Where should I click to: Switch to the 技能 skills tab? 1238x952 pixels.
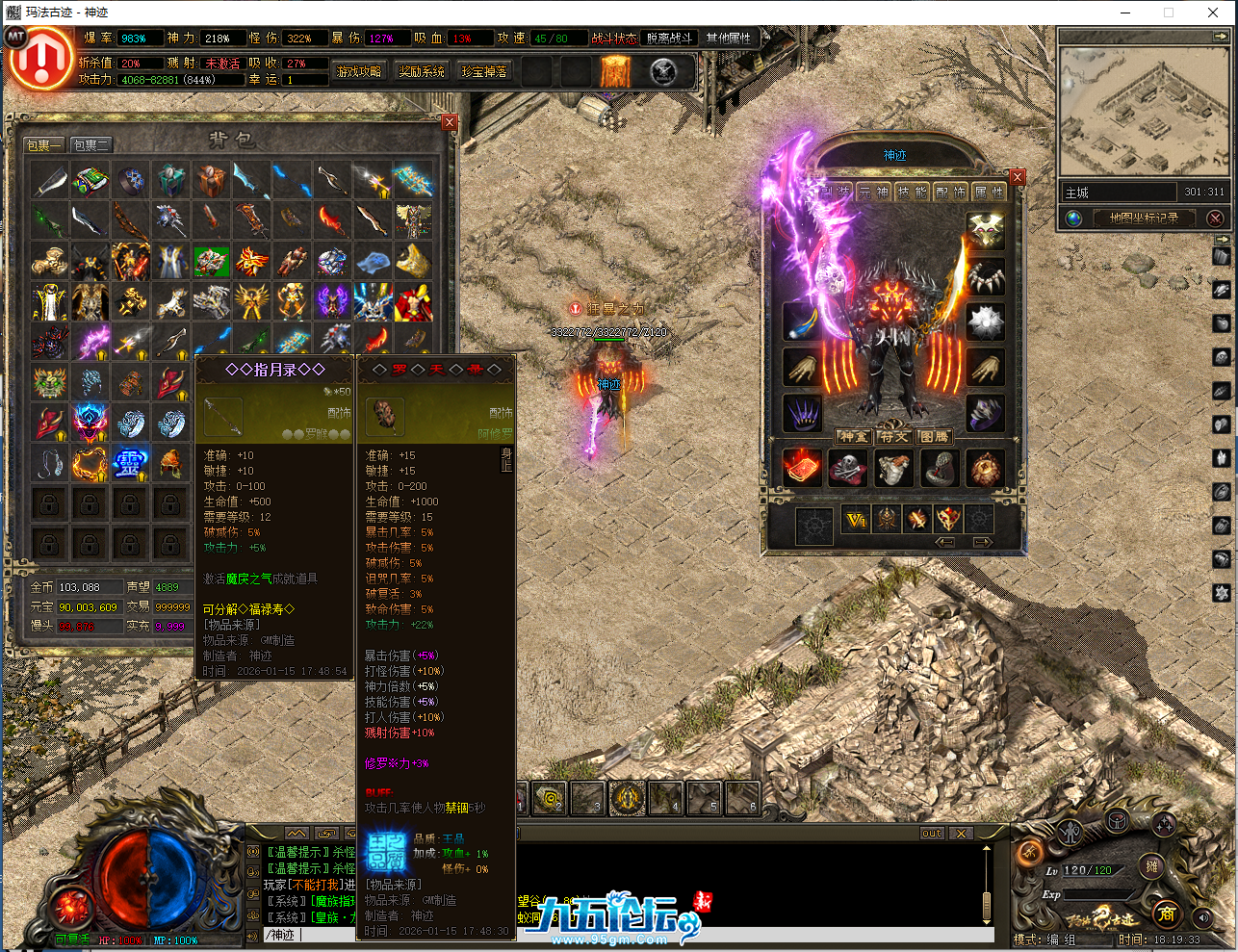(x=912, y=193)
